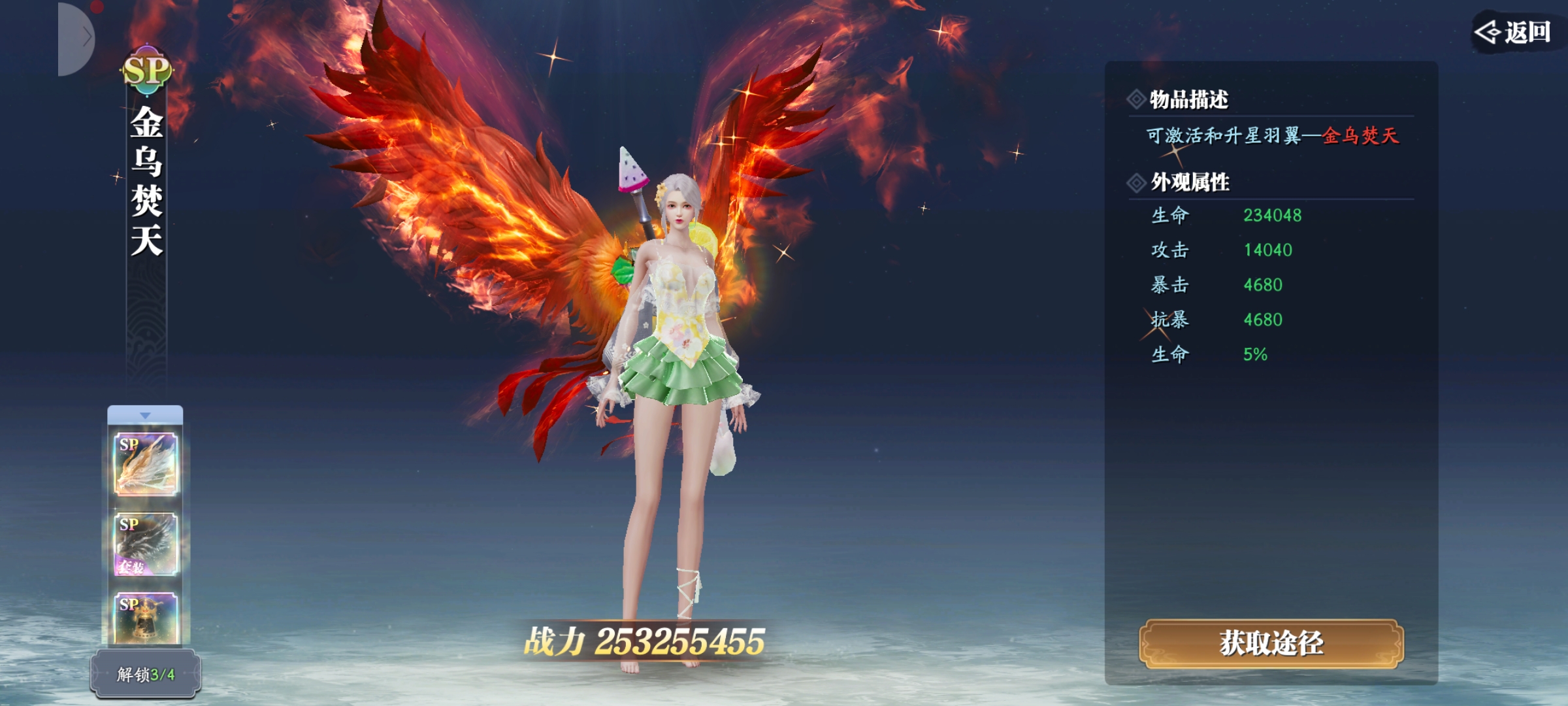Click the 返回 back button
This screenshot has width=1568, height=706.
(x=1514, y=32)
